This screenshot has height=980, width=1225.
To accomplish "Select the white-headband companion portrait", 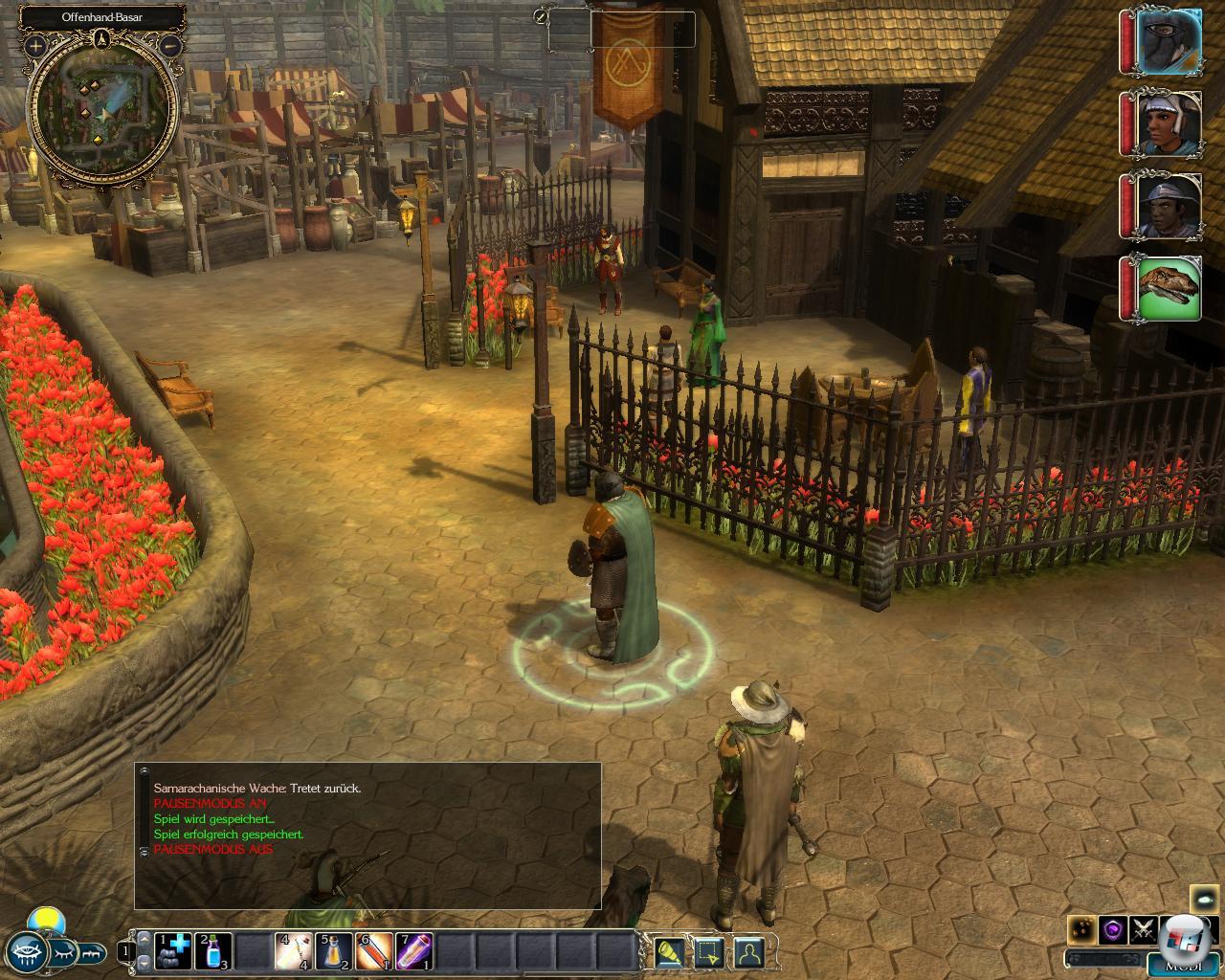I will (x=1168, y=123).
